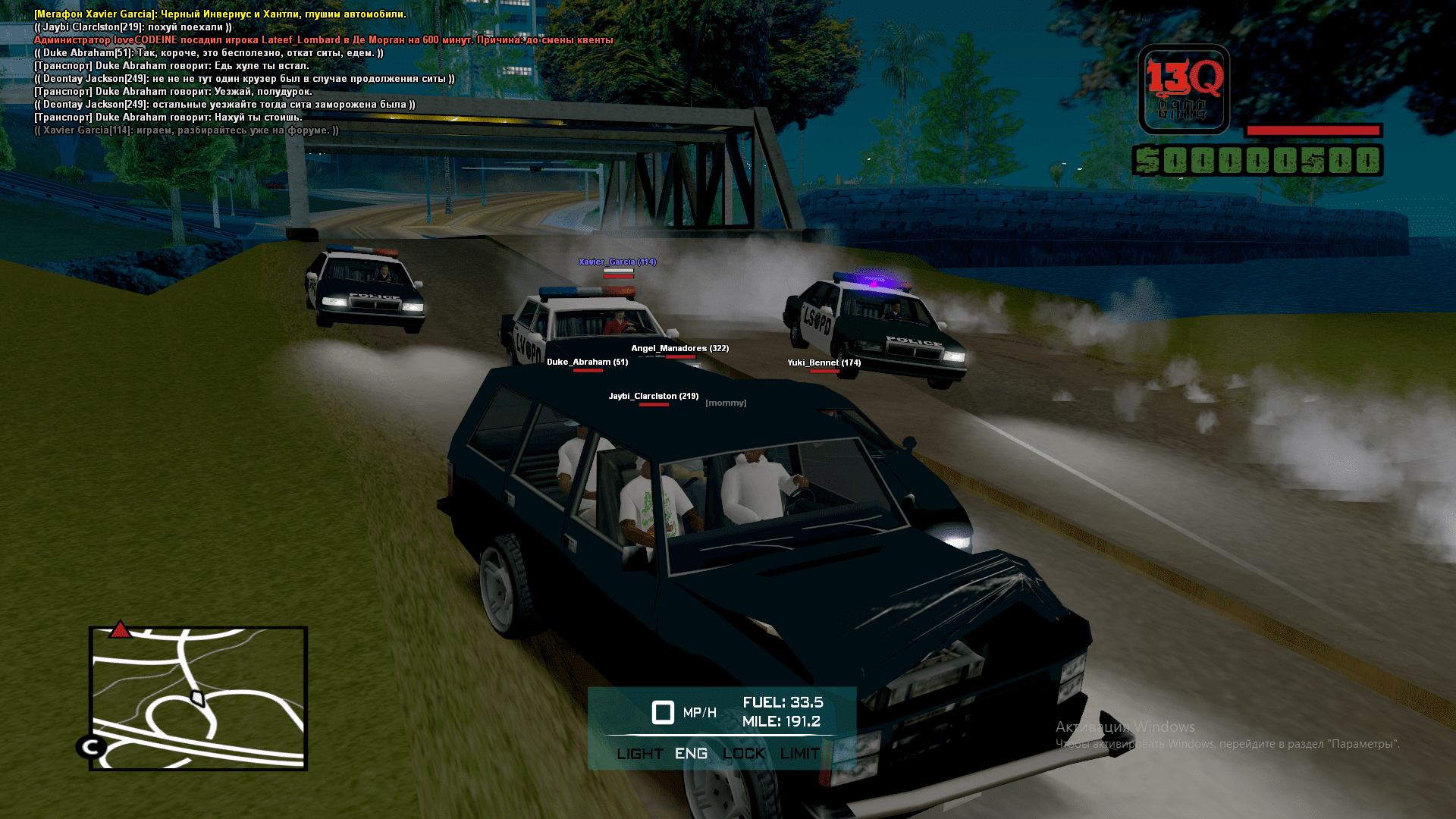Click the white player marker on the minimap

[x=197, y=698]
